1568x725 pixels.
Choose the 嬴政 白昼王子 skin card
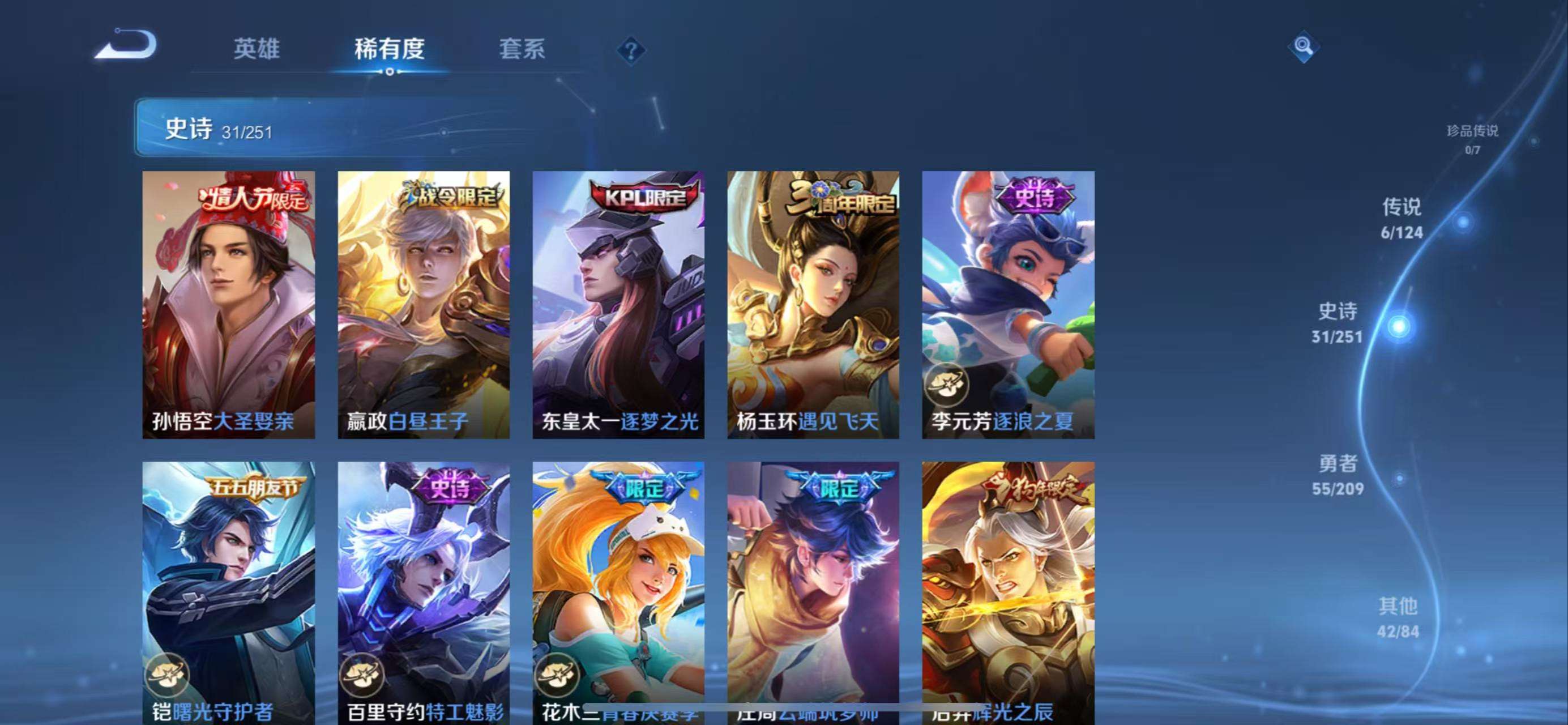click(424, 304)
